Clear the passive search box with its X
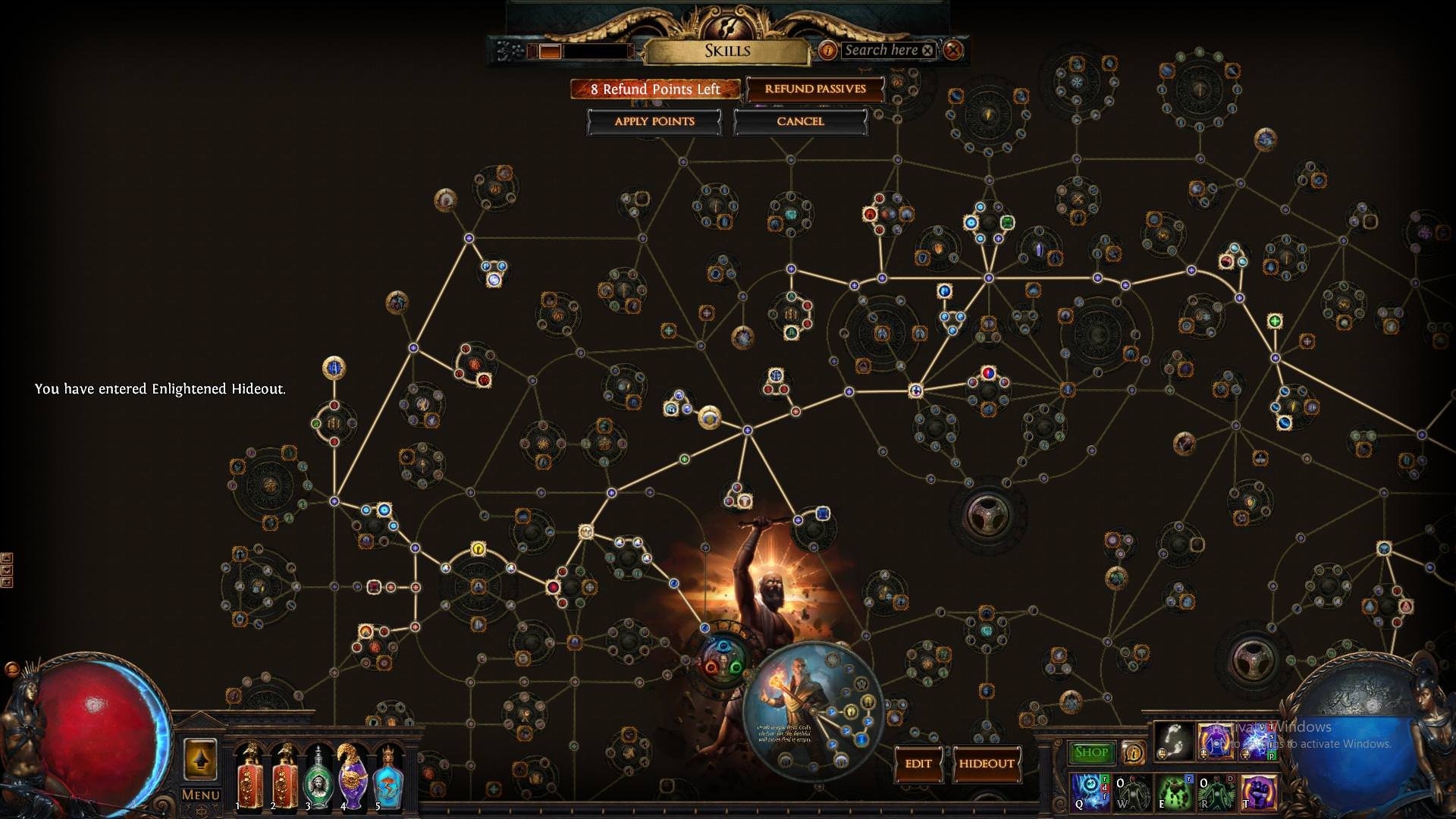This screenshot has height=819, width=1456. point(927,50)
